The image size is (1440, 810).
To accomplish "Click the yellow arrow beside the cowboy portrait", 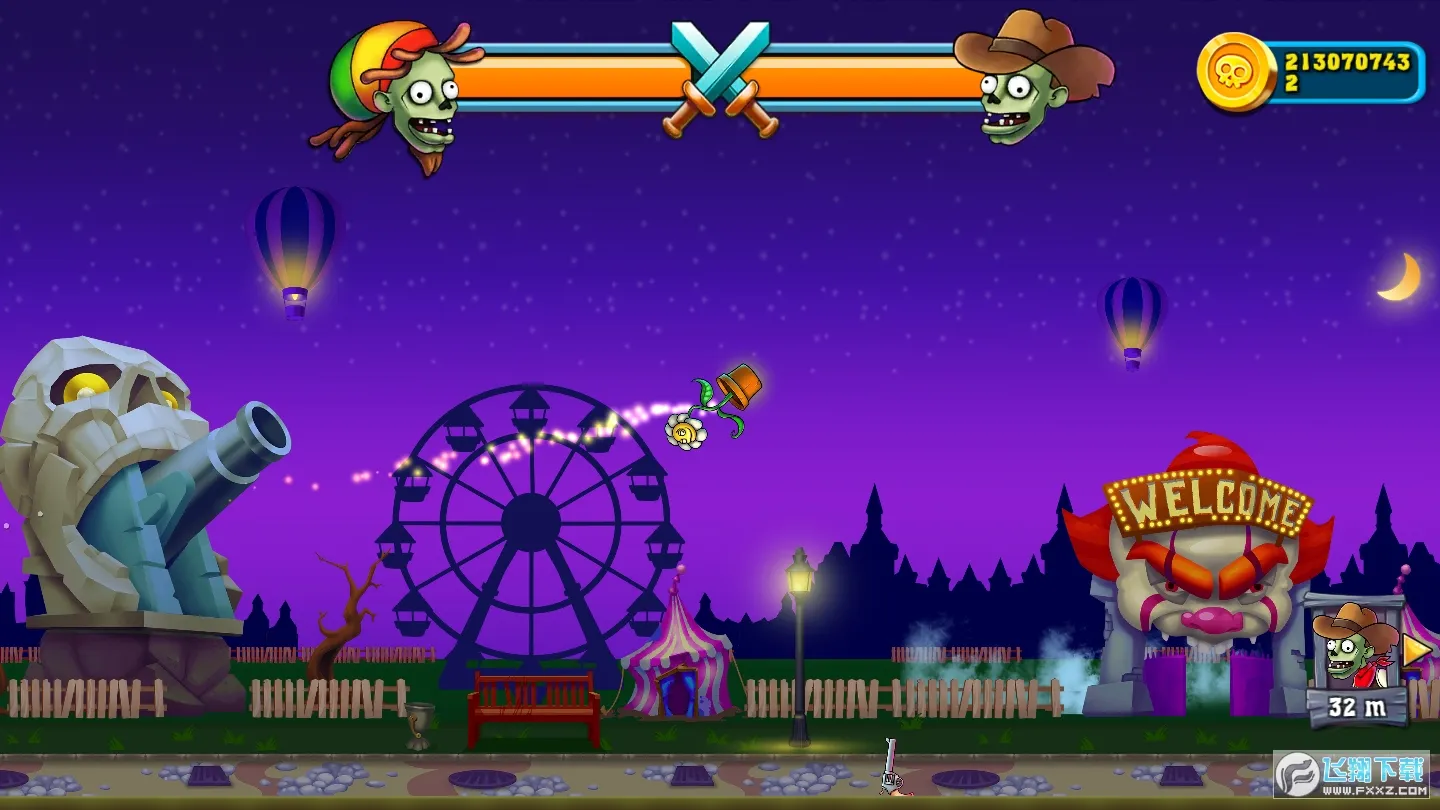I will pos(1416,651).
